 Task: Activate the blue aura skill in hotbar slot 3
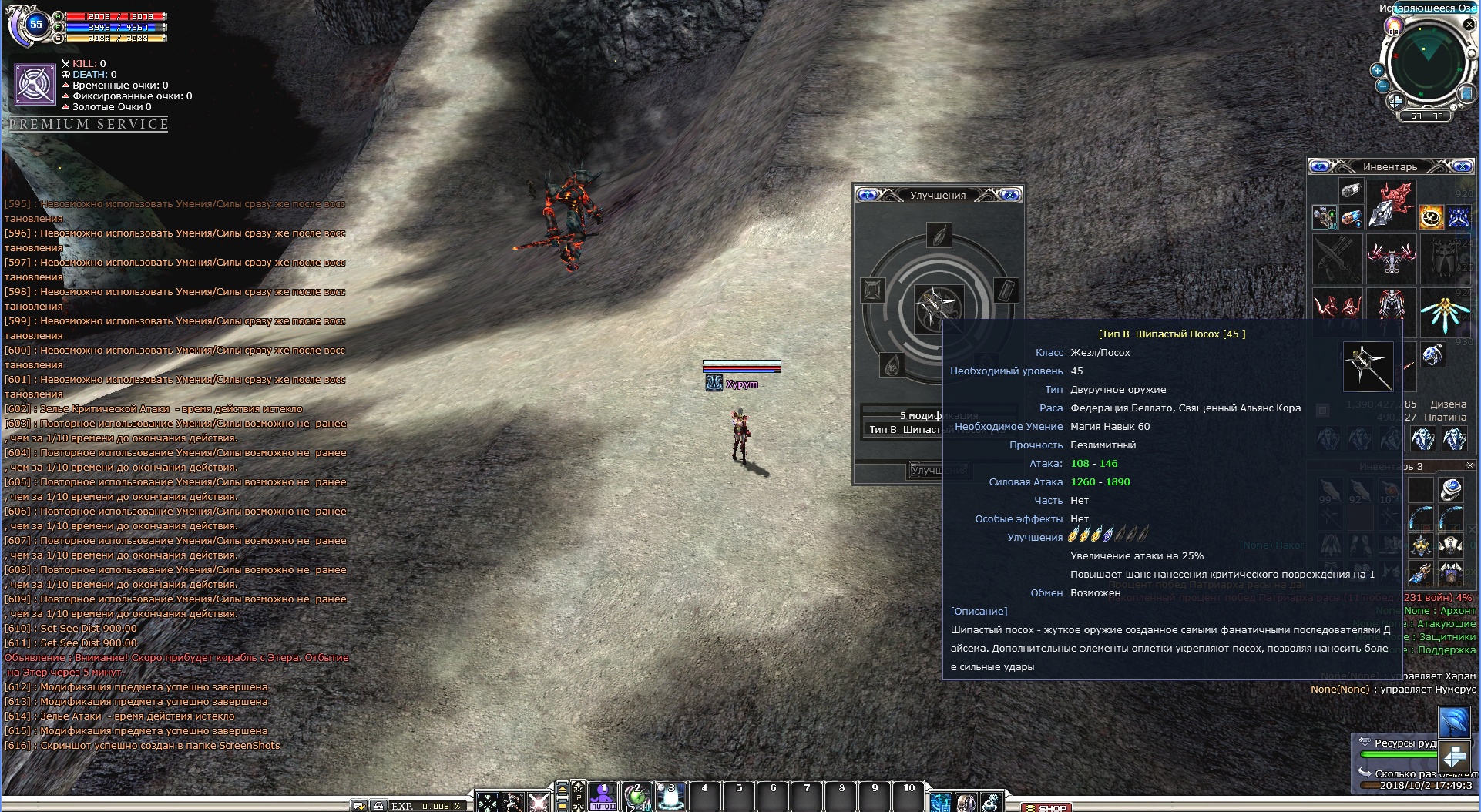[670, 797]
